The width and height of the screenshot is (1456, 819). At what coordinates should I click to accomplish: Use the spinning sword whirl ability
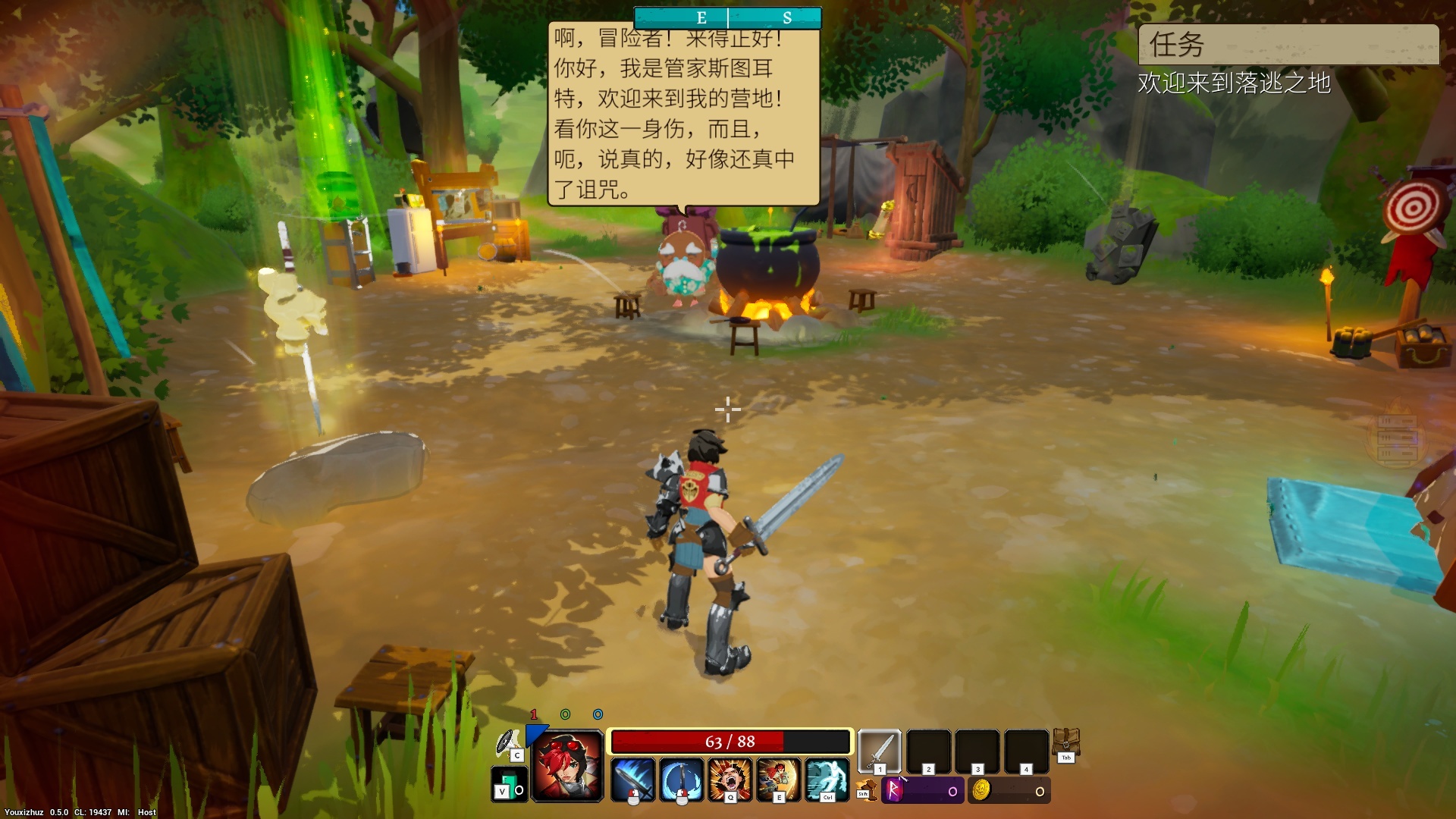point(681,780)
